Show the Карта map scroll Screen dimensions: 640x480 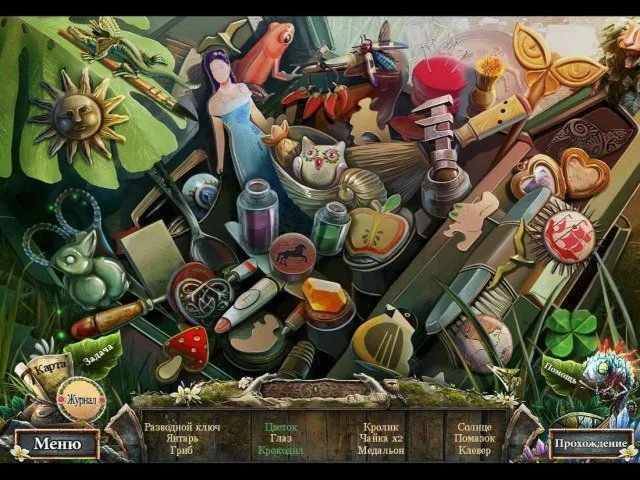point(48,367)
